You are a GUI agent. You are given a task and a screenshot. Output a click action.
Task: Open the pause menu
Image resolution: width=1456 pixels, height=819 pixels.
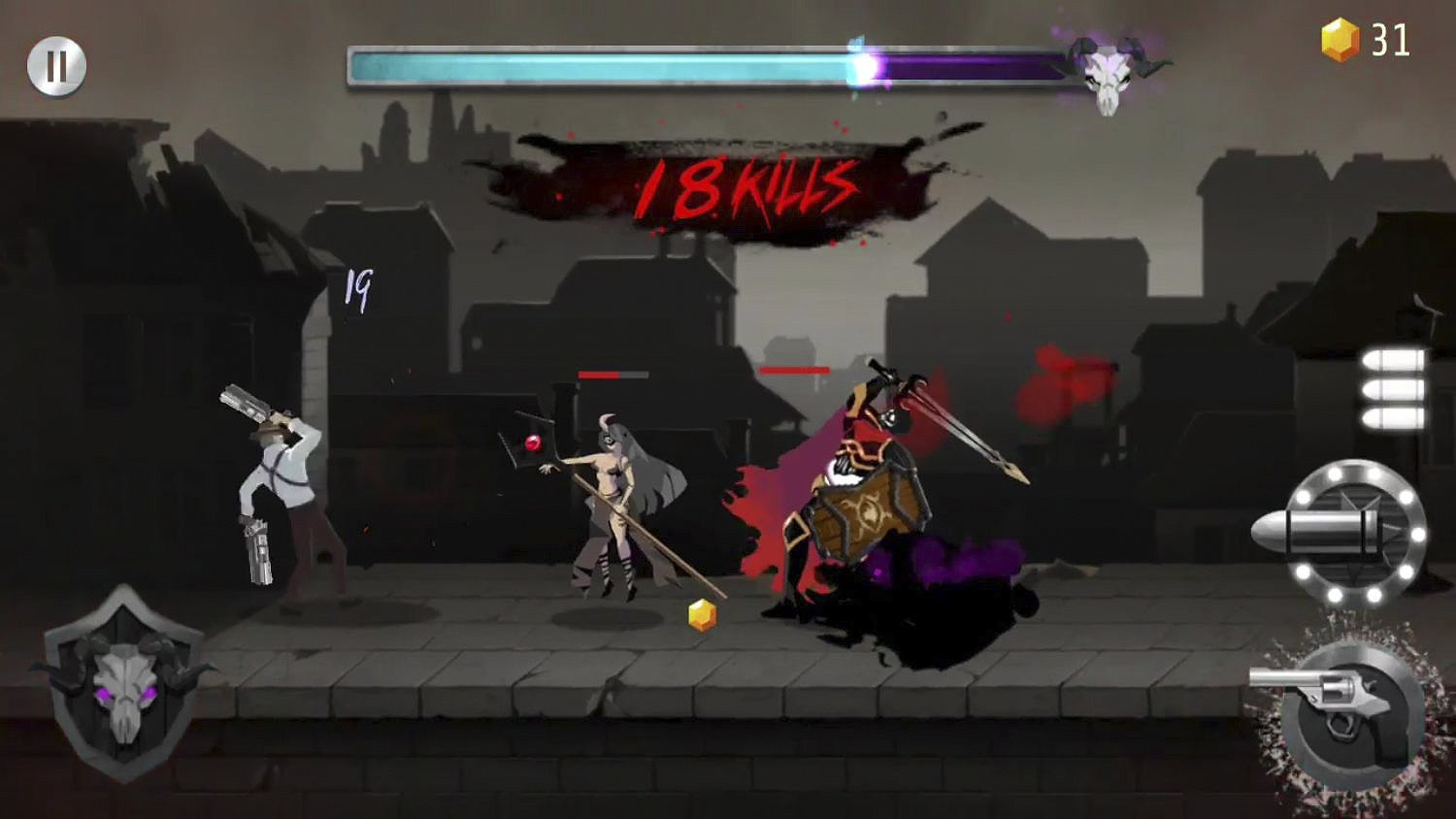click(x=55, y=66)
